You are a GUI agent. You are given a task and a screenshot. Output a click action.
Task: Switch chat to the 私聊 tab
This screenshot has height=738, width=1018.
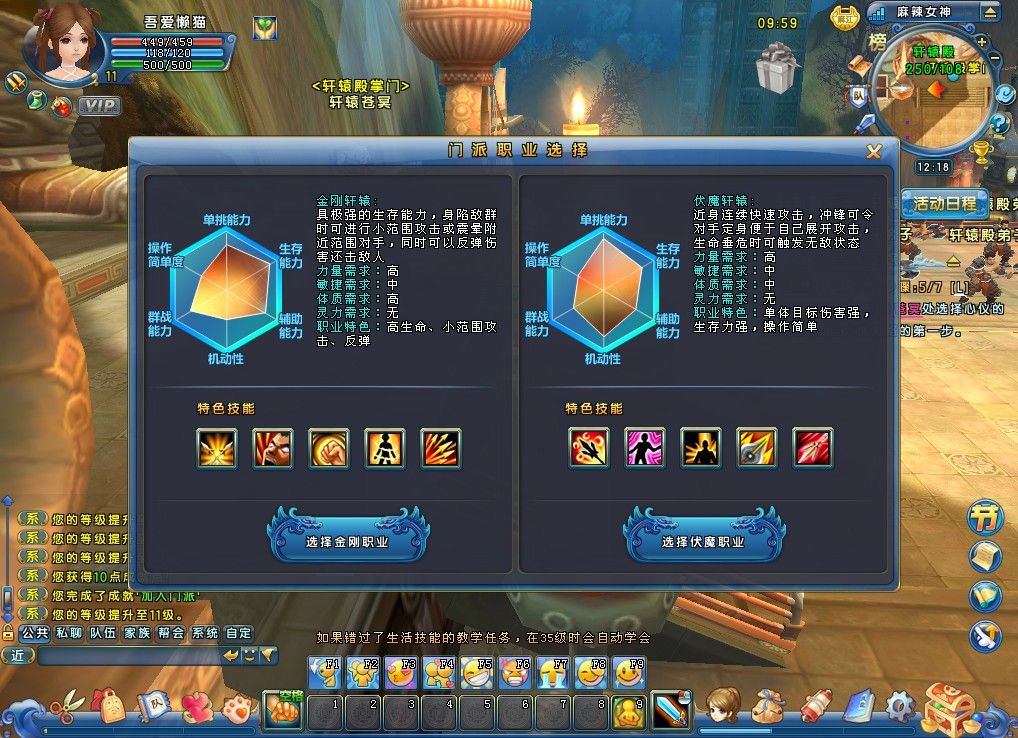69,633
